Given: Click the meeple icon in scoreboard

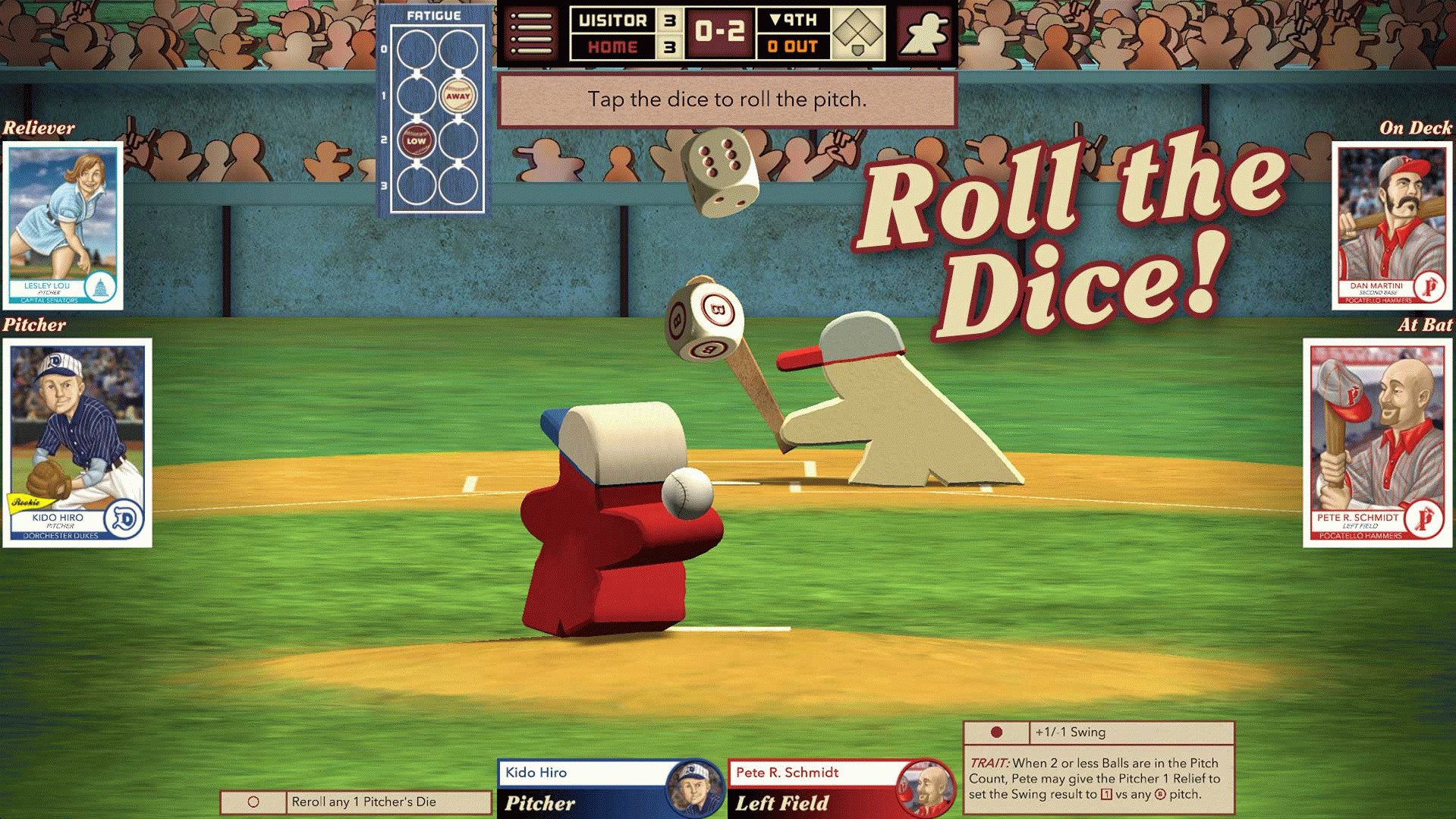Looking at the screenshot, I should click(x=924, y=33).
